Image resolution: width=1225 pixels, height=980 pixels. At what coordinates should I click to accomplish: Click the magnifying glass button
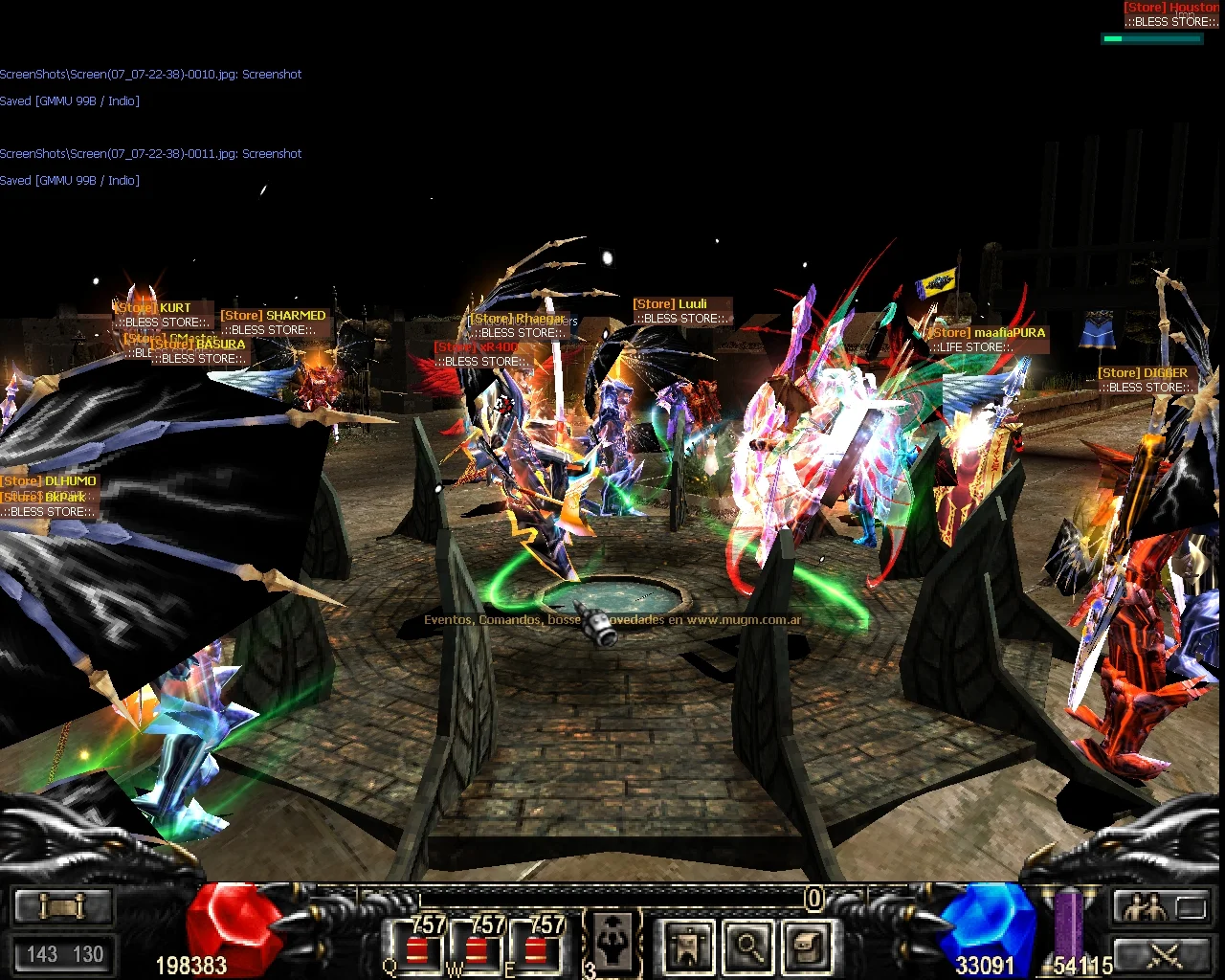point(748,947)
